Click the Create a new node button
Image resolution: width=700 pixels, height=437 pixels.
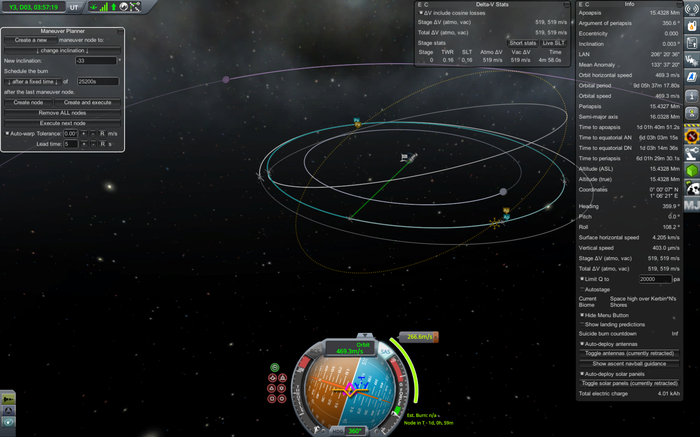coord(32,39)
